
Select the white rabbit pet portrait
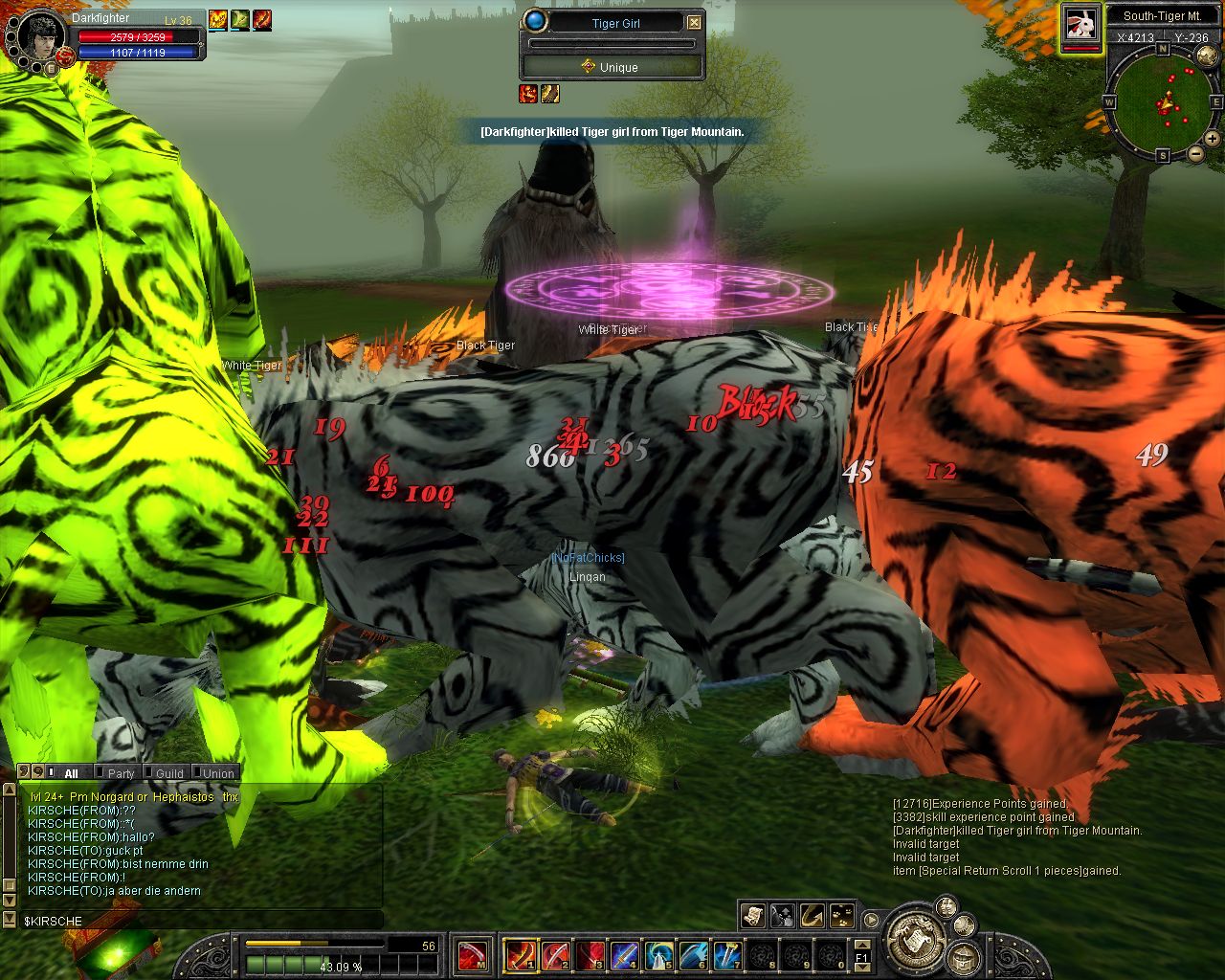1080,24
